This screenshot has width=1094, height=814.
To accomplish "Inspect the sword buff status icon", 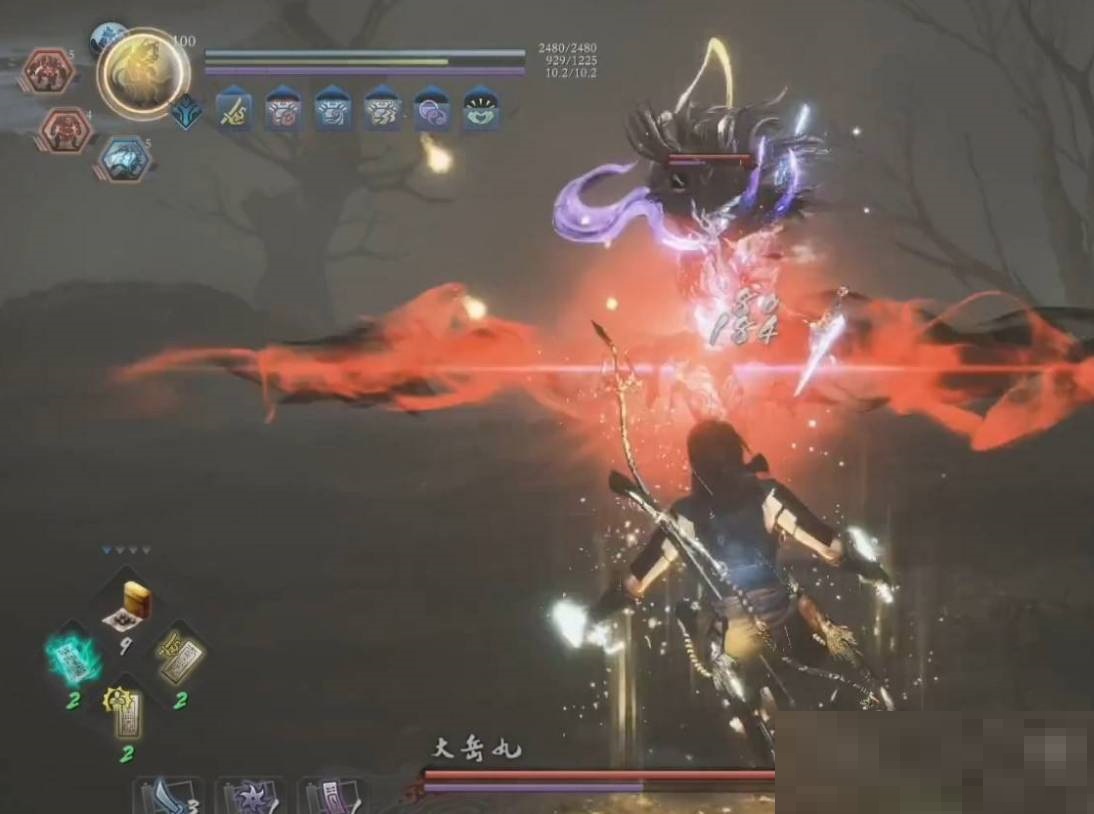I will (x=234, y=108).
